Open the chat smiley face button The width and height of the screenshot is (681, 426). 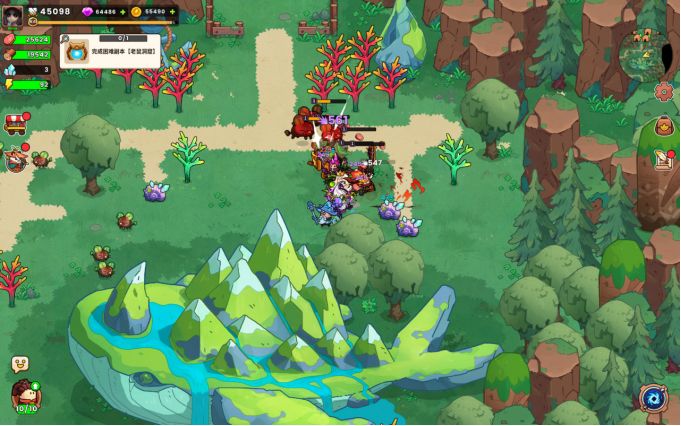[19, 364]
